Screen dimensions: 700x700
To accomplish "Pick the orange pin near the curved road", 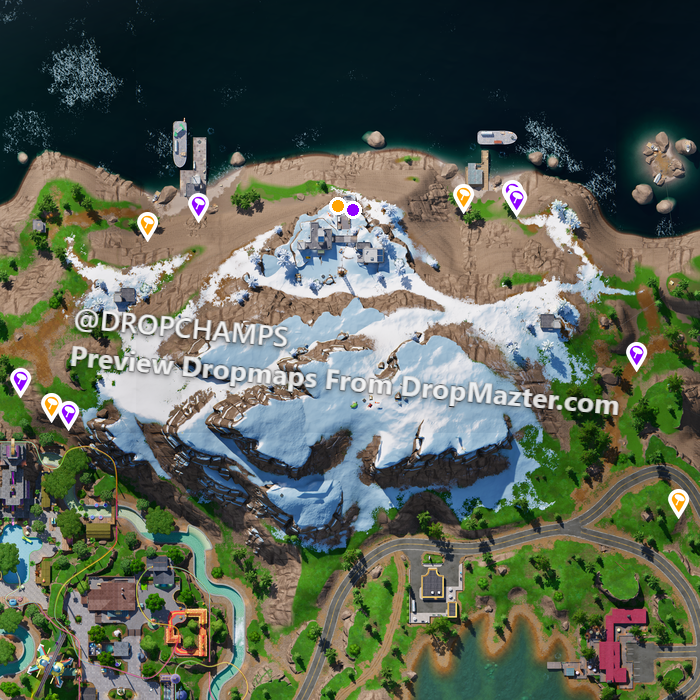I will coord(678,500).
